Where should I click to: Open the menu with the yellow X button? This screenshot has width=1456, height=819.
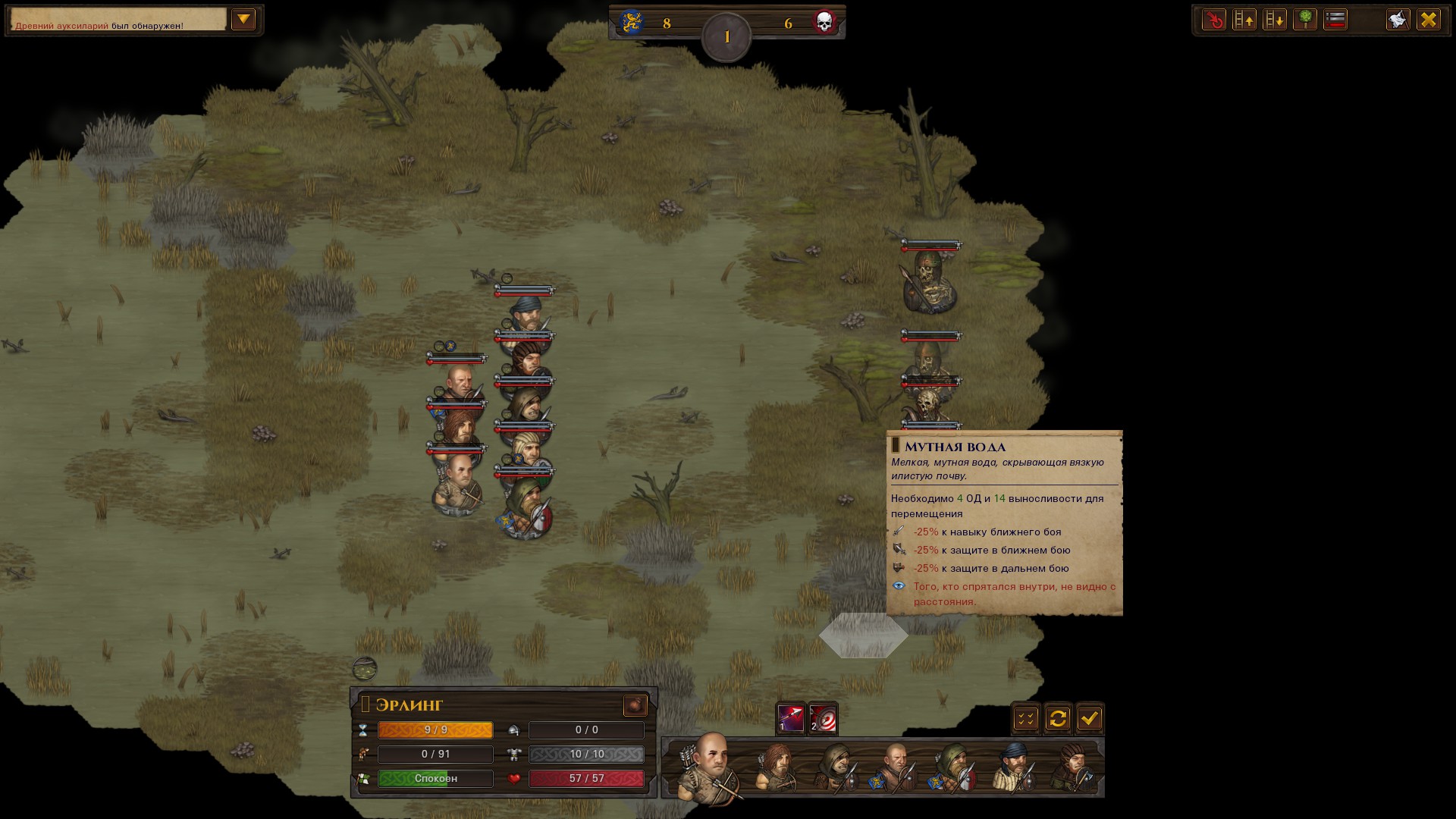click(1429, 20)
